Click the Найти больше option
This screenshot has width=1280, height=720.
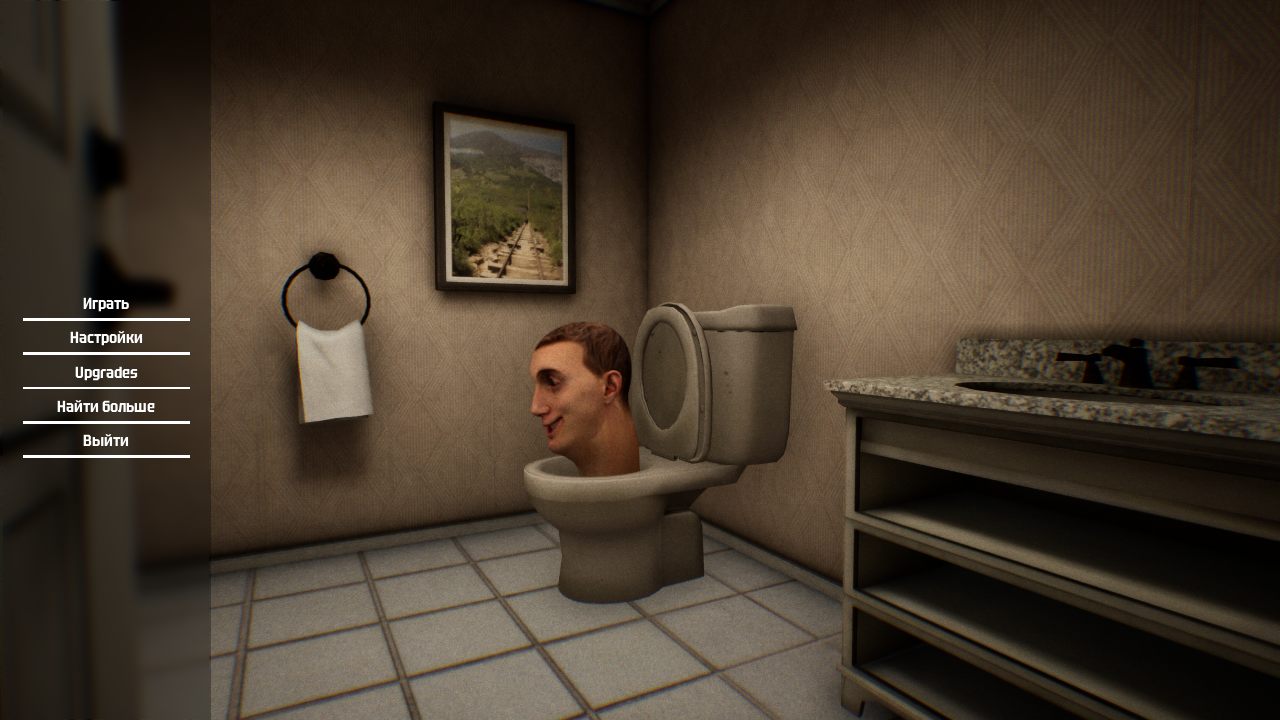[x=104, y=406]
